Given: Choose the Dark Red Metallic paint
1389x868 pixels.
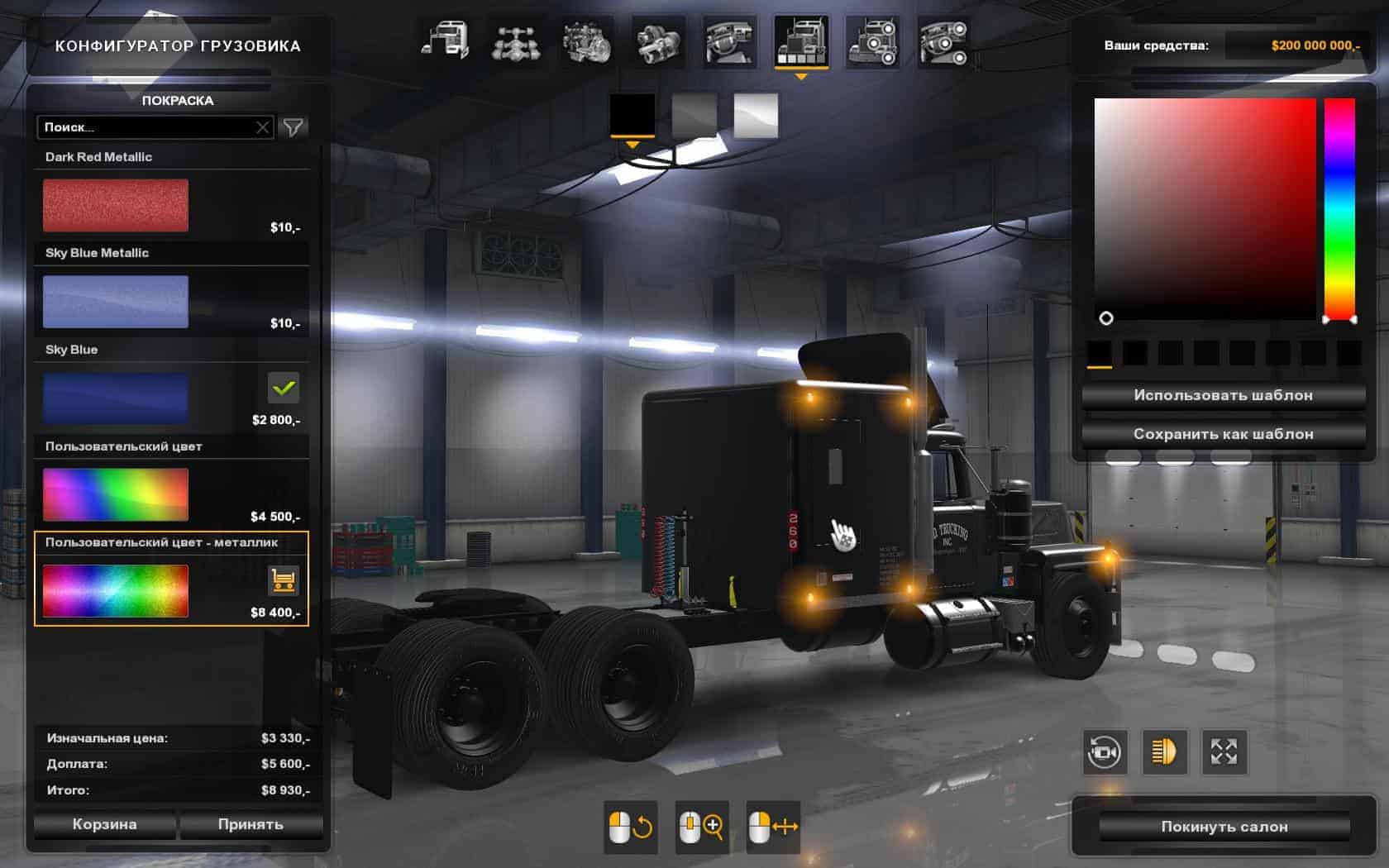Looking at the screenshot, I should (116, 205).
